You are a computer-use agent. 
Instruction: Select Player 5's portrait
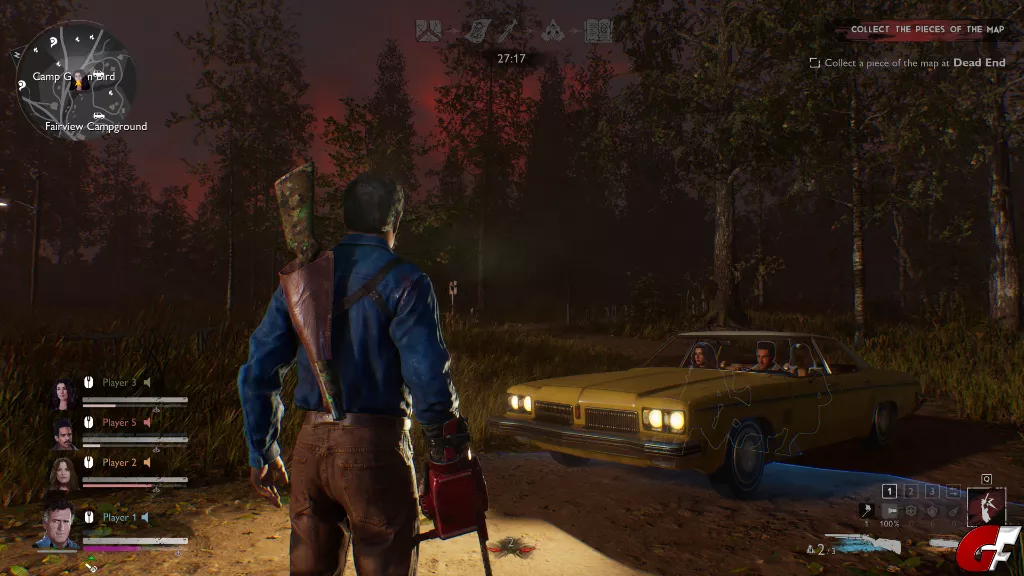(x=65, y=433)
